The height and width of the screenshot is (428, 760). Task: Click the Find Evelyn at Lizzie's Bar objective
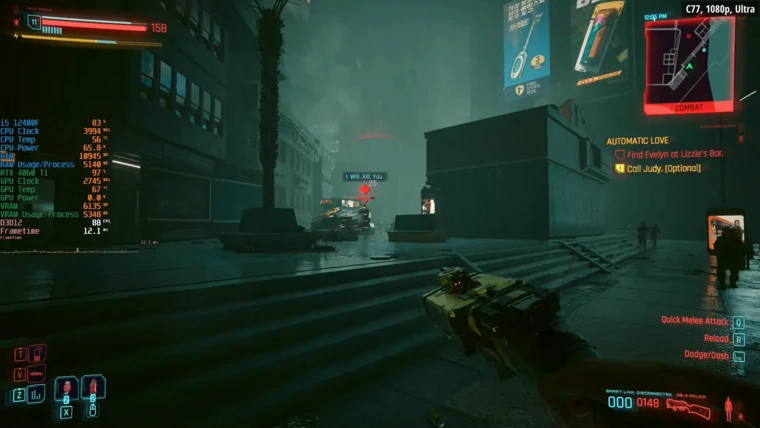pos(674,154)
